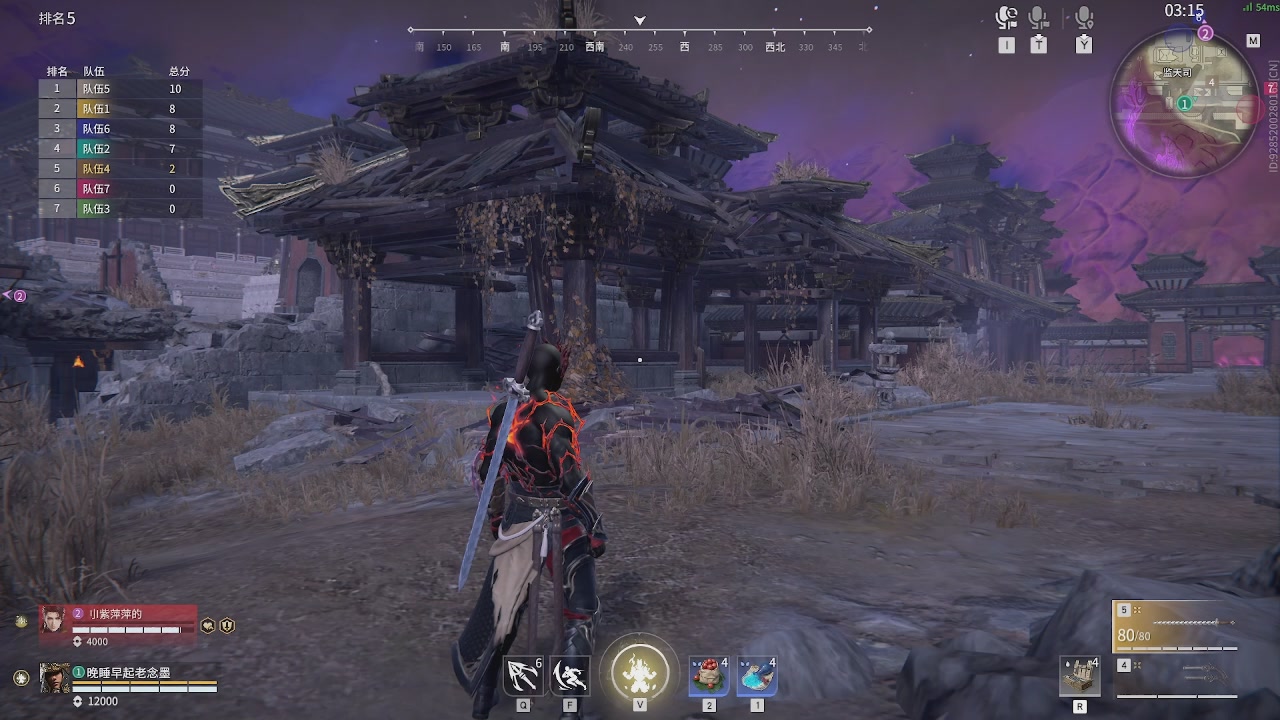
Task: Toggle the team voice microphone icon
Action: (1039, 18)
